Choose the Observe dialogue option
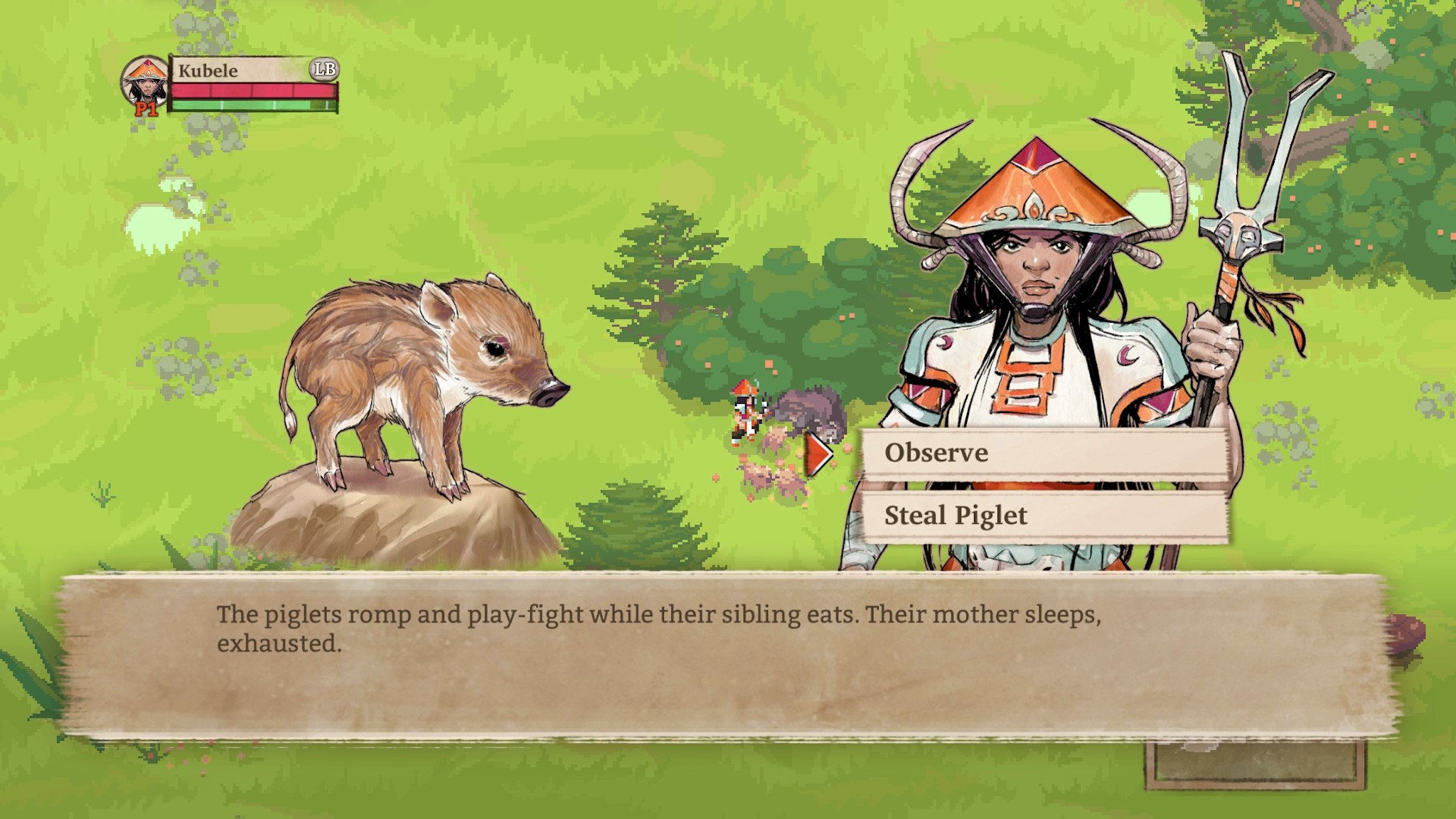Viewport: 1456px width, 819px height. pos(1044,453)
